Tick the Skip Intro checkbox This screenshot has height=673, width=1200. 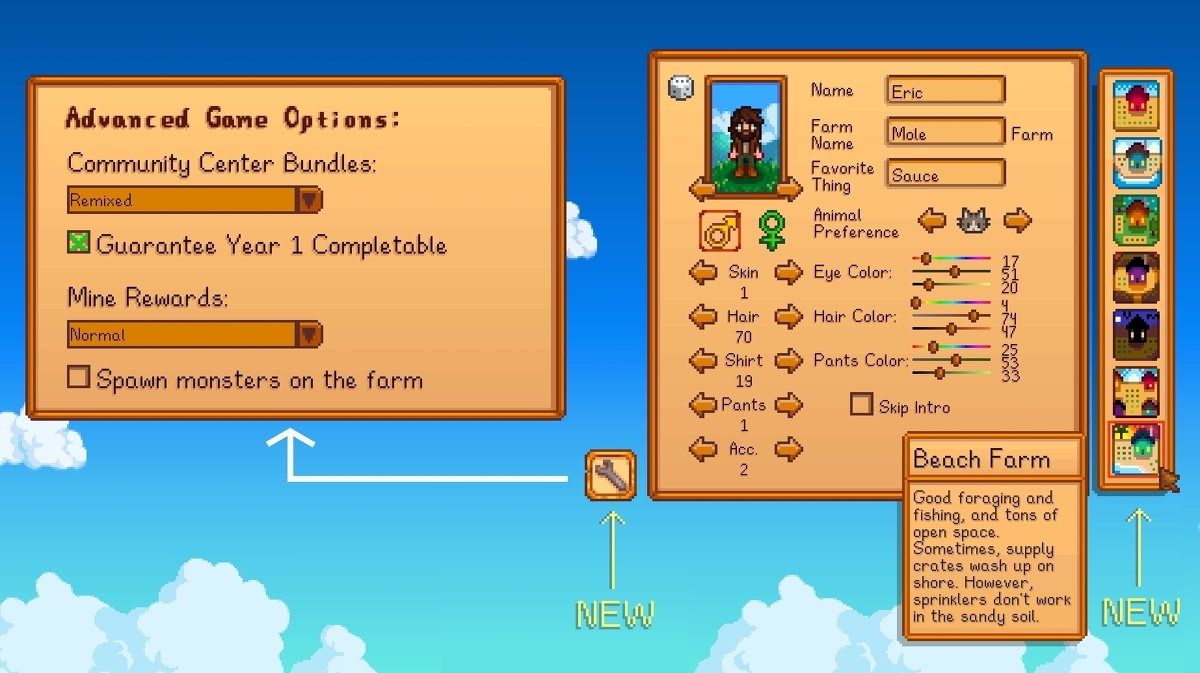pyautogui.click(x=861, y=405)
